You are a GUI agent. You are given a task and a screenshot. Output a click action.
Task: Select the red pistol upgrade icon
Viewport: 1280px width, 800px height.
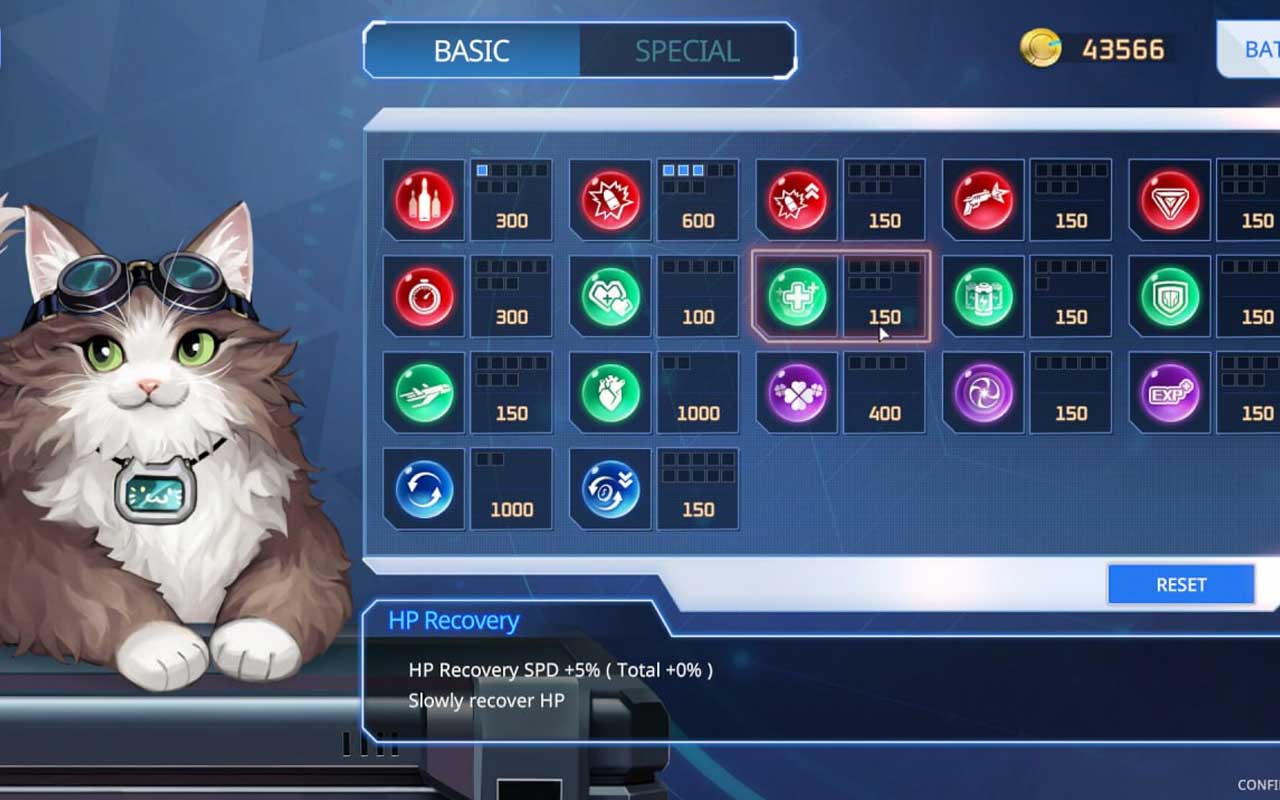(x=984, y=201)
